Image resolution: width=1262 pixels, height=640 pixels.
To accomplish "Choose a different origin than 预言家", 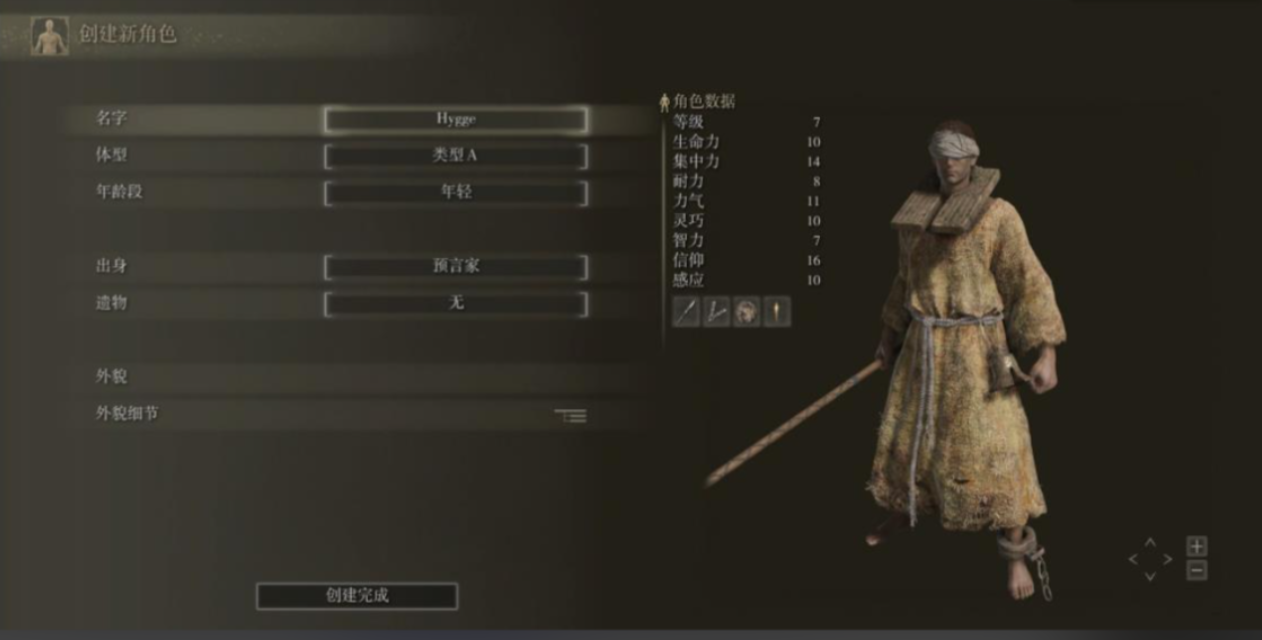I will [455, 267].
